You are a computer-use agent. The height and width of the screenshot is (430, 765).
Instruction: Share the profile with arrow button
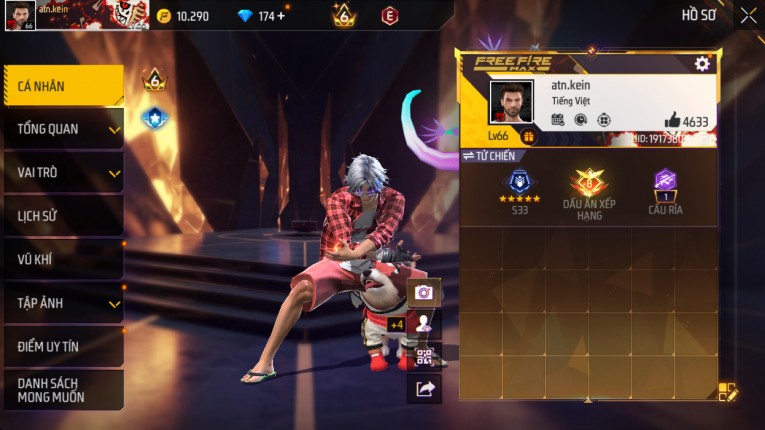[x=424, y=389]
